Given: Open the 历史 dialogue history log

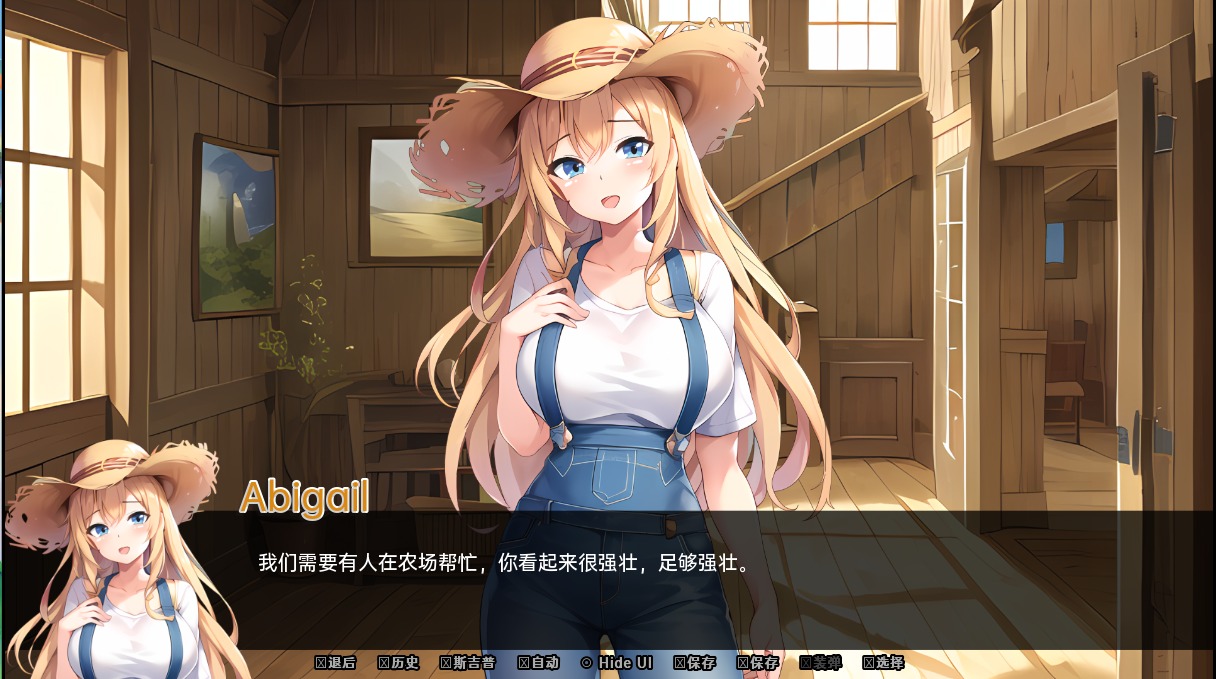Looking at the screenshot, I should (x=399, y=663).
